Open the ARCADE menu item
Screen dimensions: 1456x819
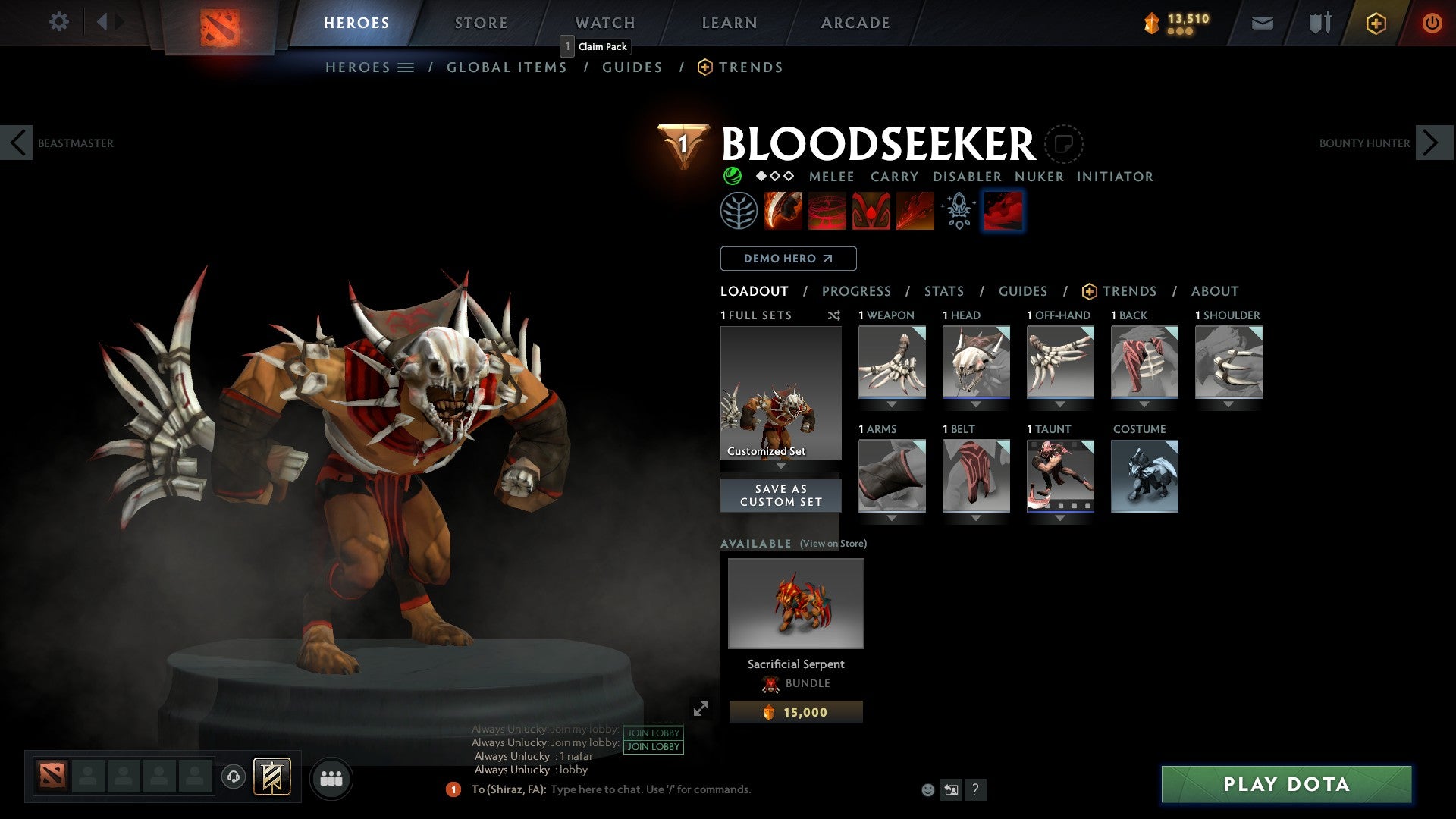[x=855, y=23]
